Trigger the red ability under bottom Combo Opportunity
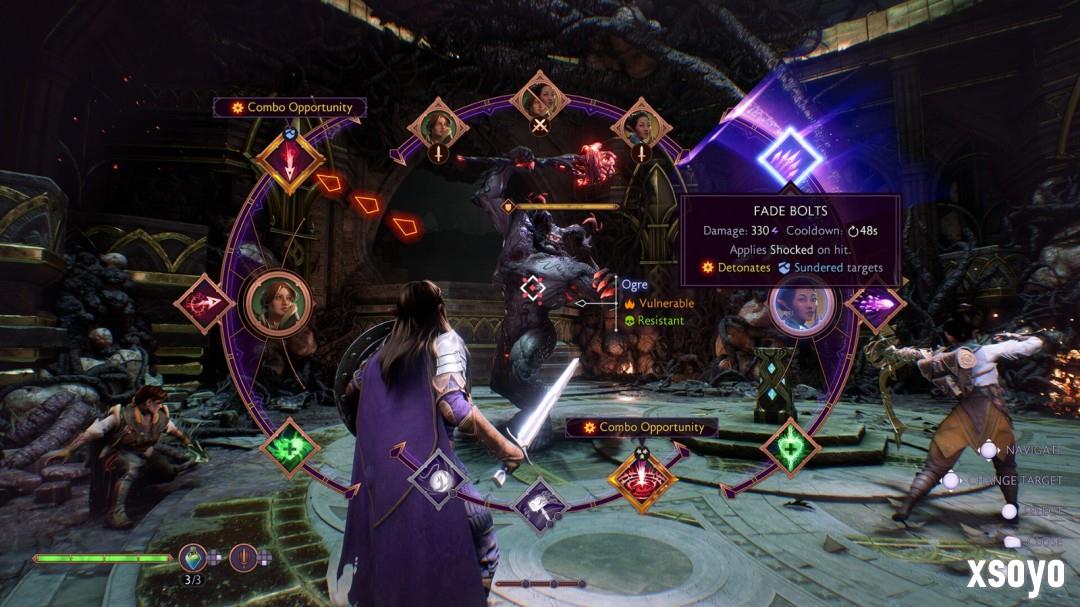Image resolution: width=1080 pixels, height=607 pixels. (641, 478)
